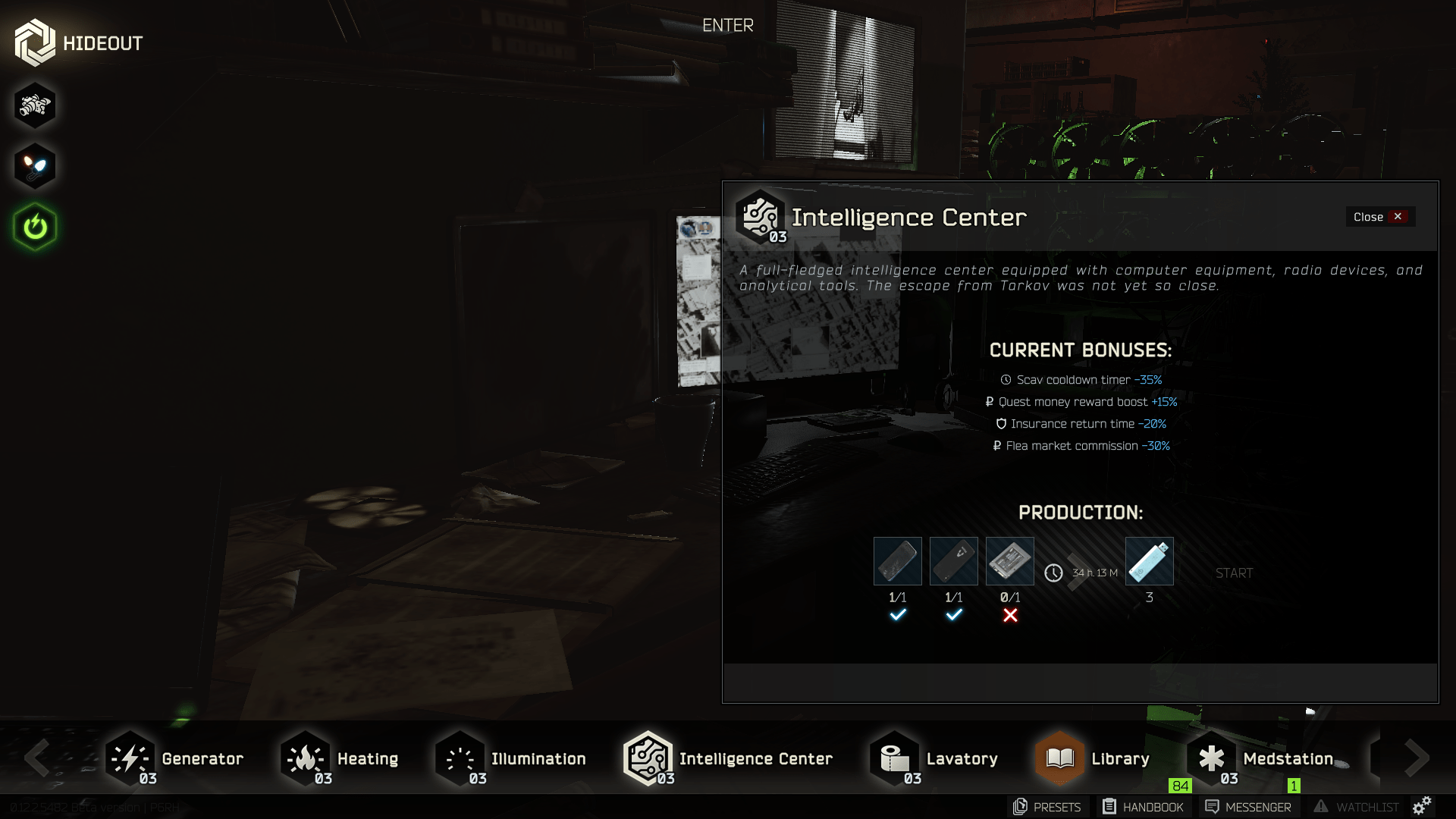Click the START production button
The height and width of the screenshot is (819, 1456).
[1233, 573]
